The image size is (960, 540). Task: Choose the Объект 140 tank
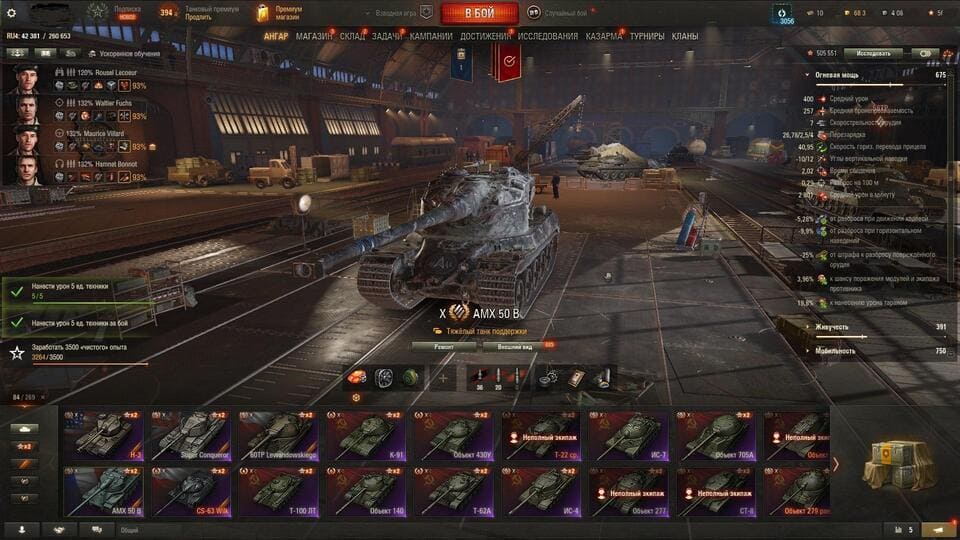[x=364, y=491]
